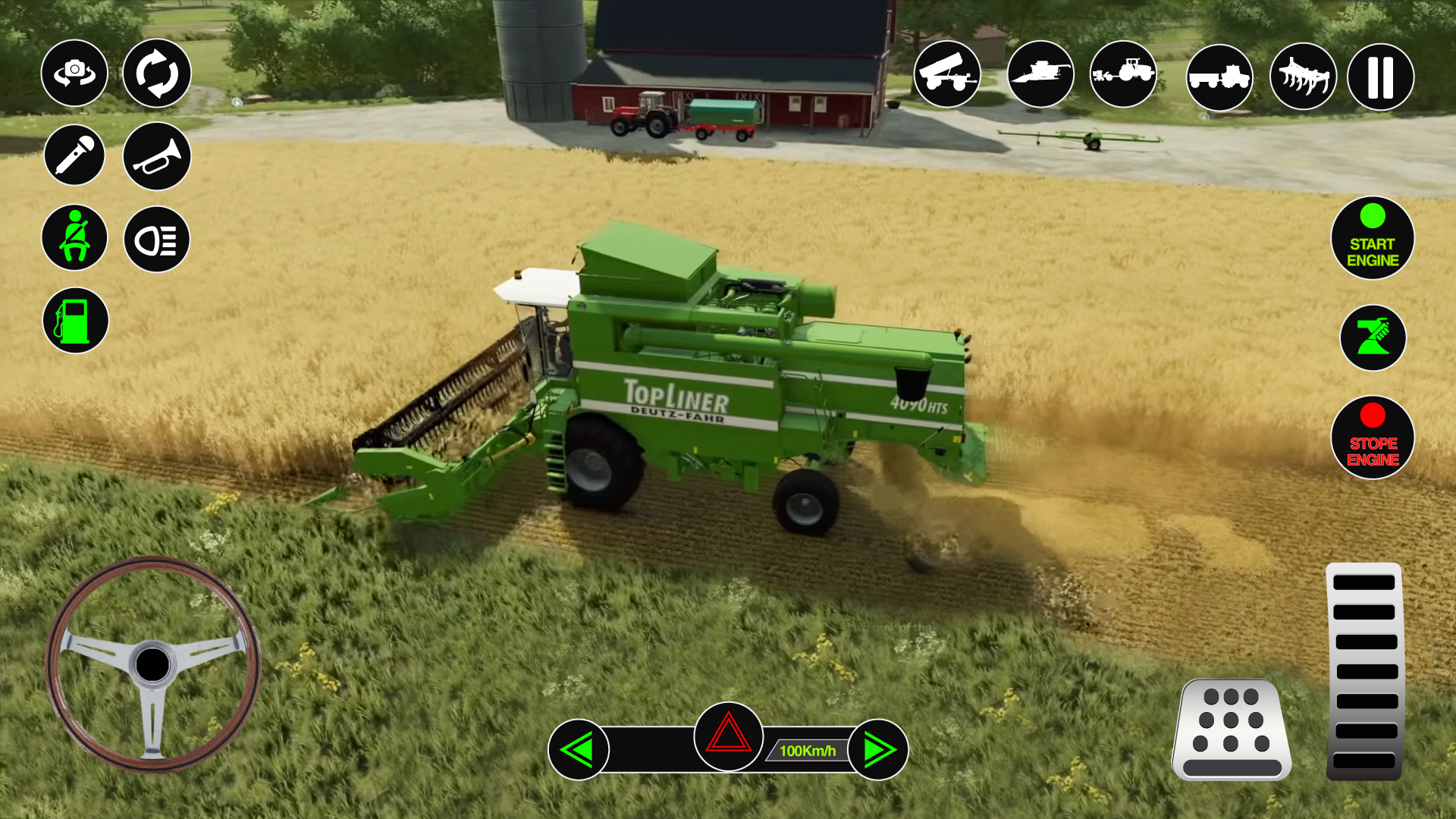Screen dimensions: 1456x819
Task: Switch the headlights on
Action: tap(155, 237)
